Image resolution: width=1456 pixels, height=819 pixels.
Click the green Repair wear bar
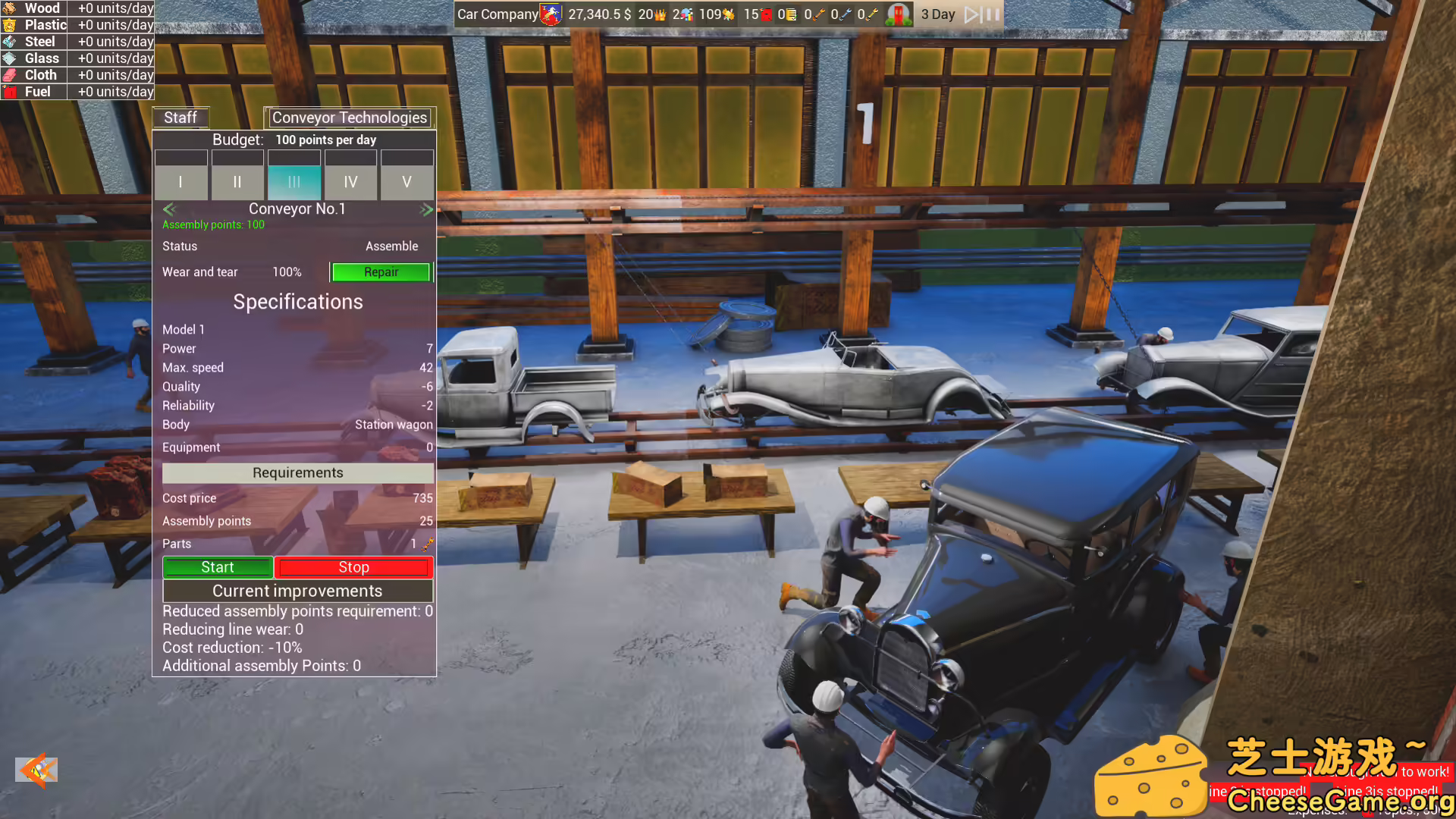tap(381, 272)
